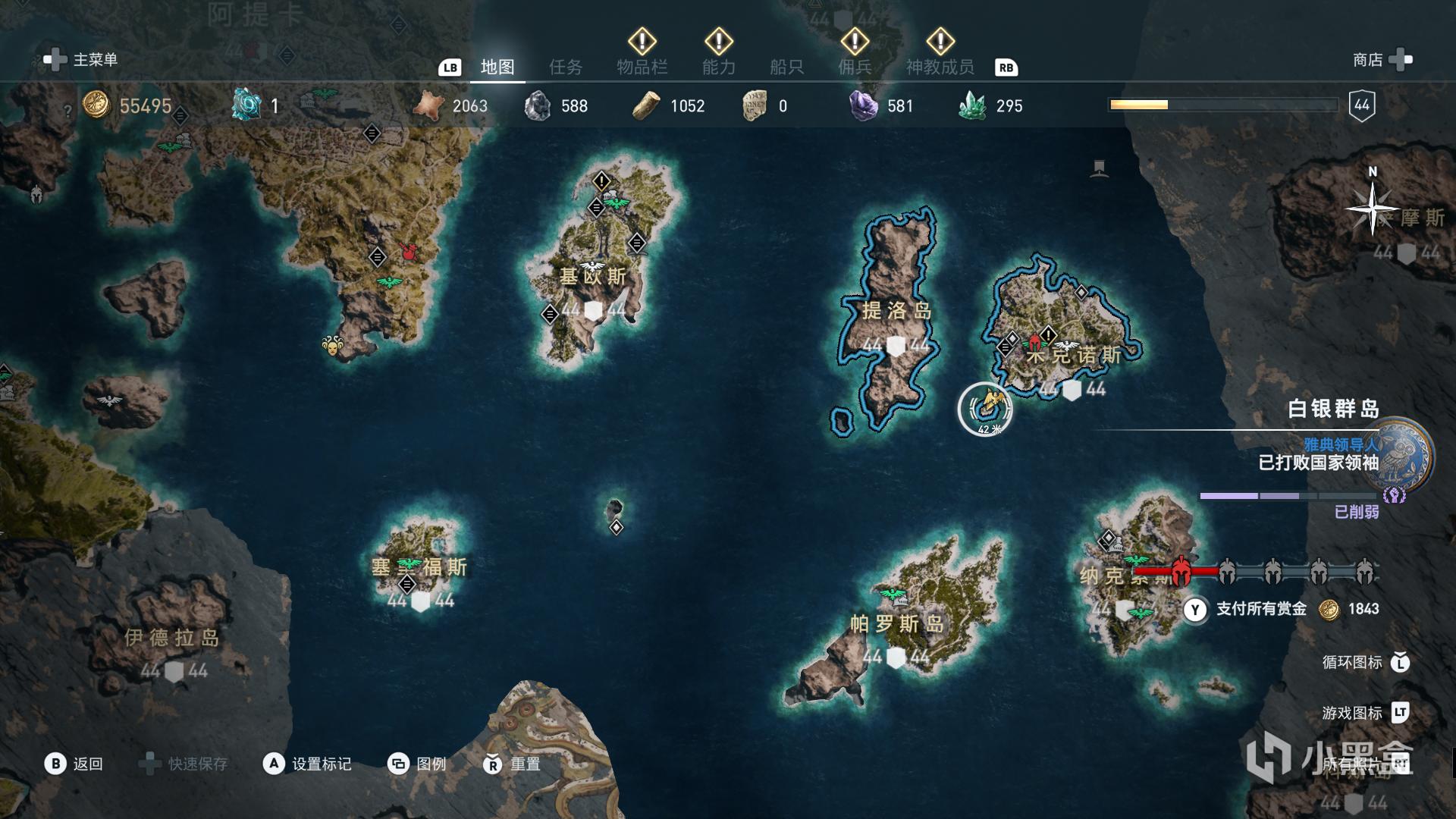
Task: Select the 塞里福斯 island label
Action: [419, 567]
